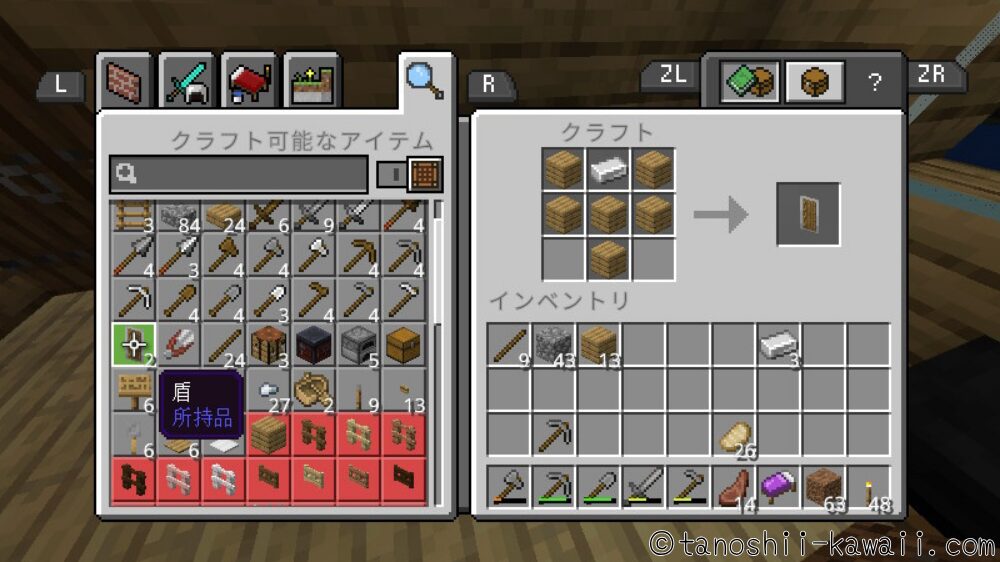This screenshot has width=1000, height=562.
Task: Select the torch stack in hotbar
Action: coord(868,487)
